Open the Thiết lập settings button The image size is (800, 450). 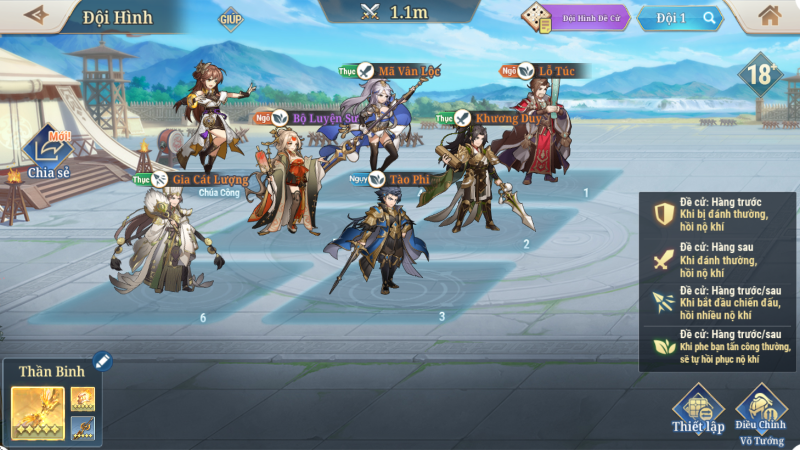[x=698, y=410]
